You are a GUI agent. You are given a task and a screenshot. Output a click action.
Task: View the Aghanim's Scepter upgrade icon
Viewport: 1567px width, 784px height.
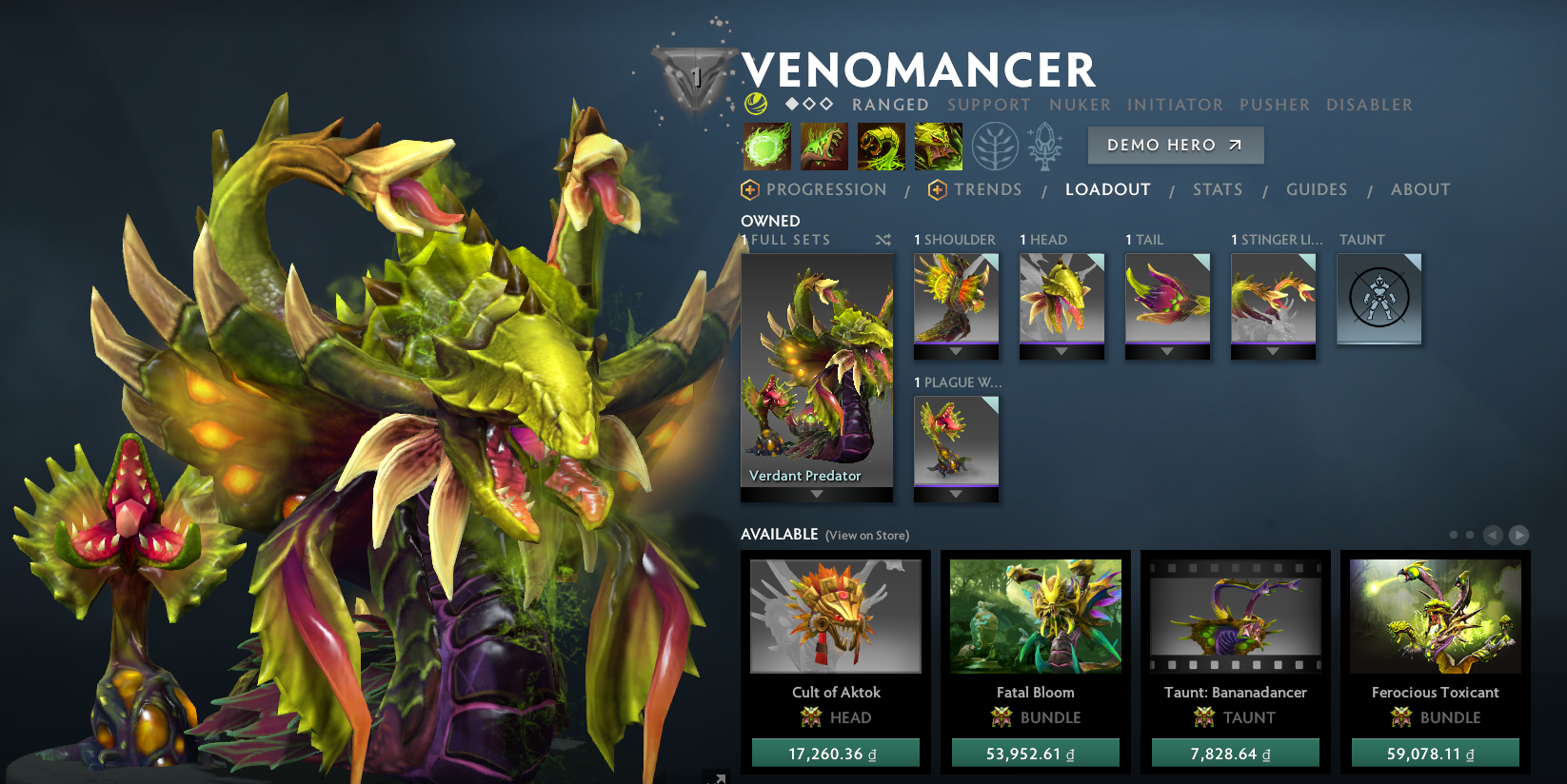click(1045, 146)
